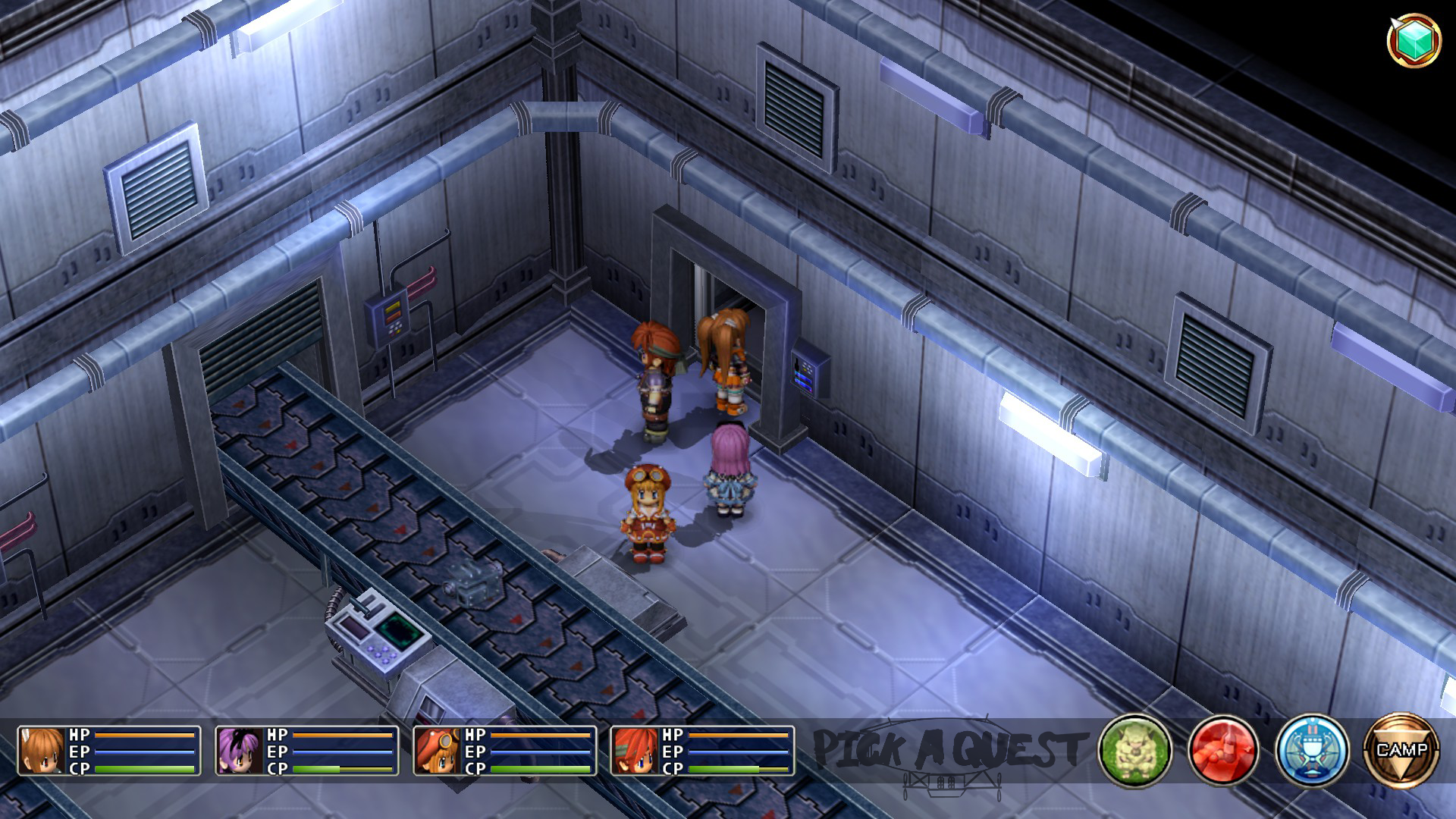Select the goggles girl's portrait
This screenshot has height=819, width=1456.
(438, 751)
